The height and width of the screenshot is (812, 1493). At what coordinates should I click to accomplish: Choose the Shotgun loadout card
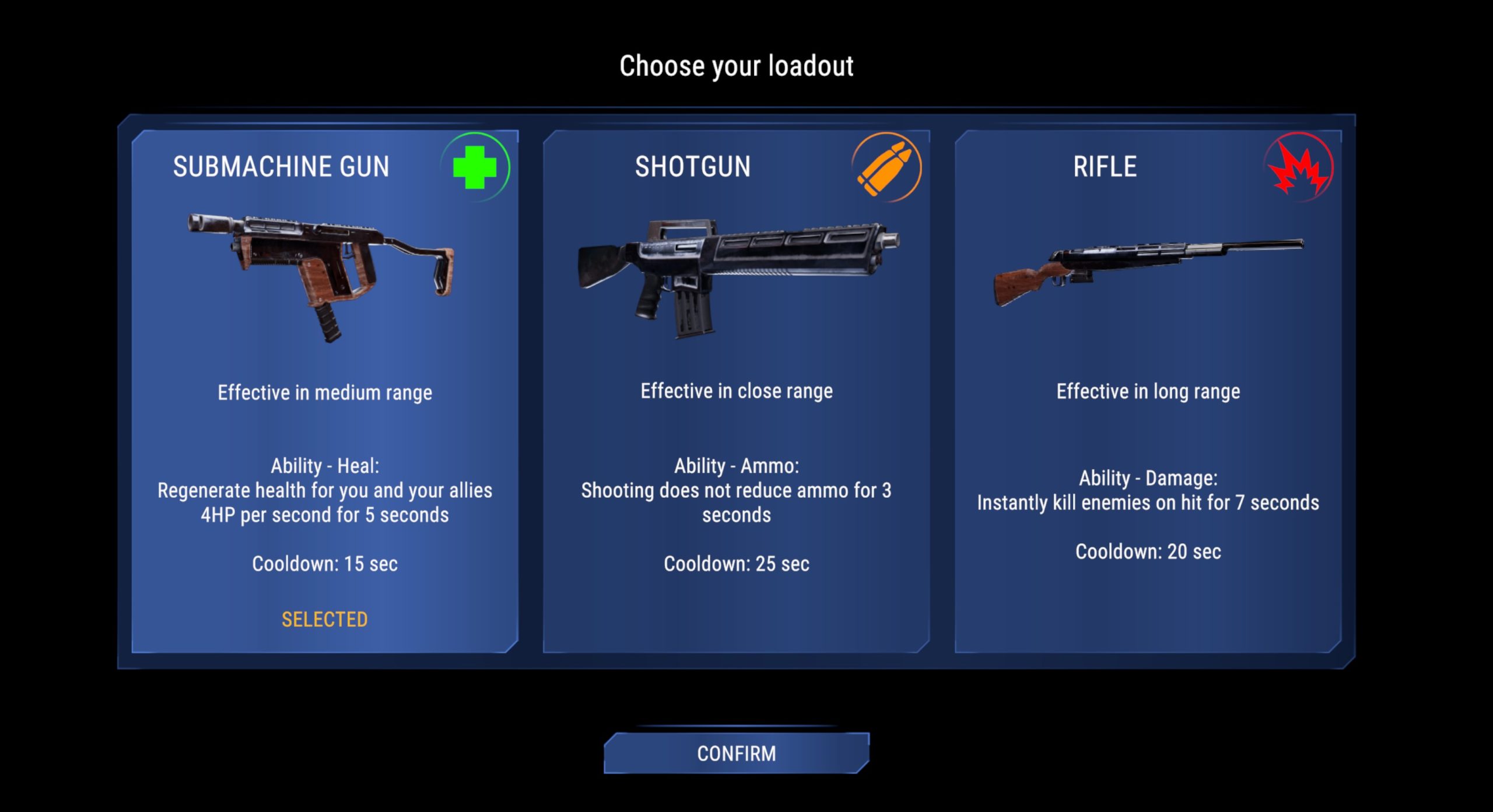736,391
